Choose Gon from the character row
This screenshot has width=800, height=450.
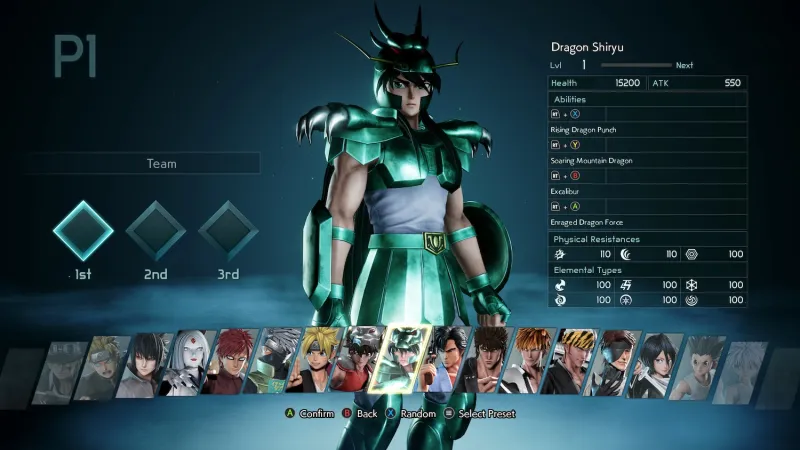700,367
